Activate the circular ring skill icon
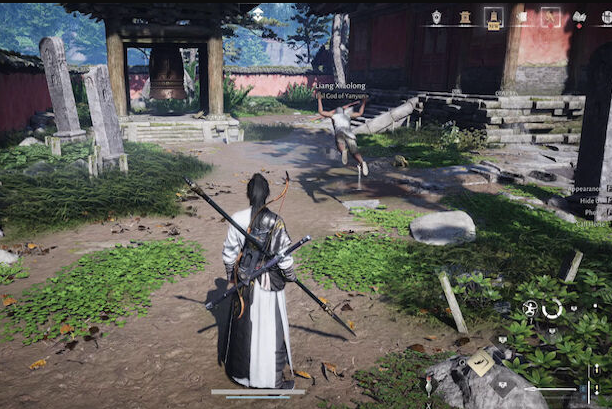Image resolution: width=612 pixels, height=409 pixels. click(x=552, y=309)
